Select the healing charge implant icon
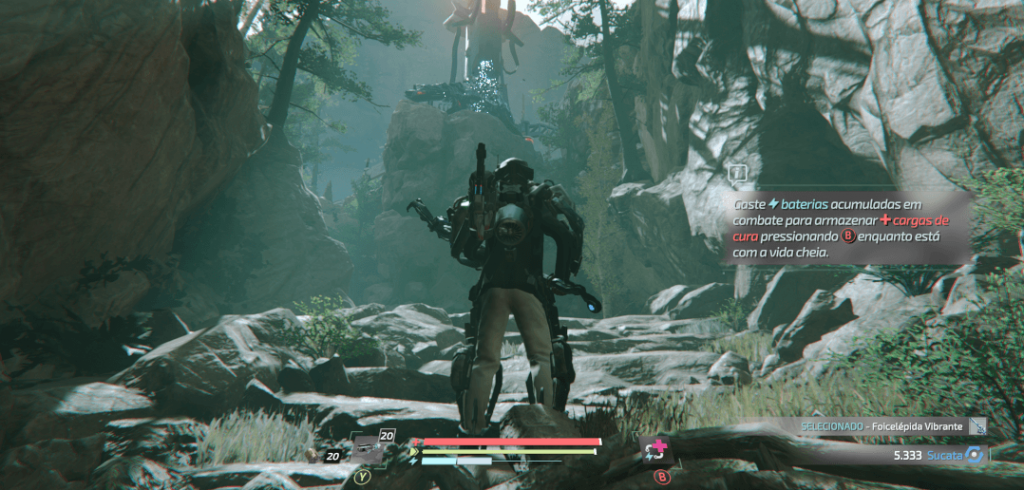 [x=658, y=450]
